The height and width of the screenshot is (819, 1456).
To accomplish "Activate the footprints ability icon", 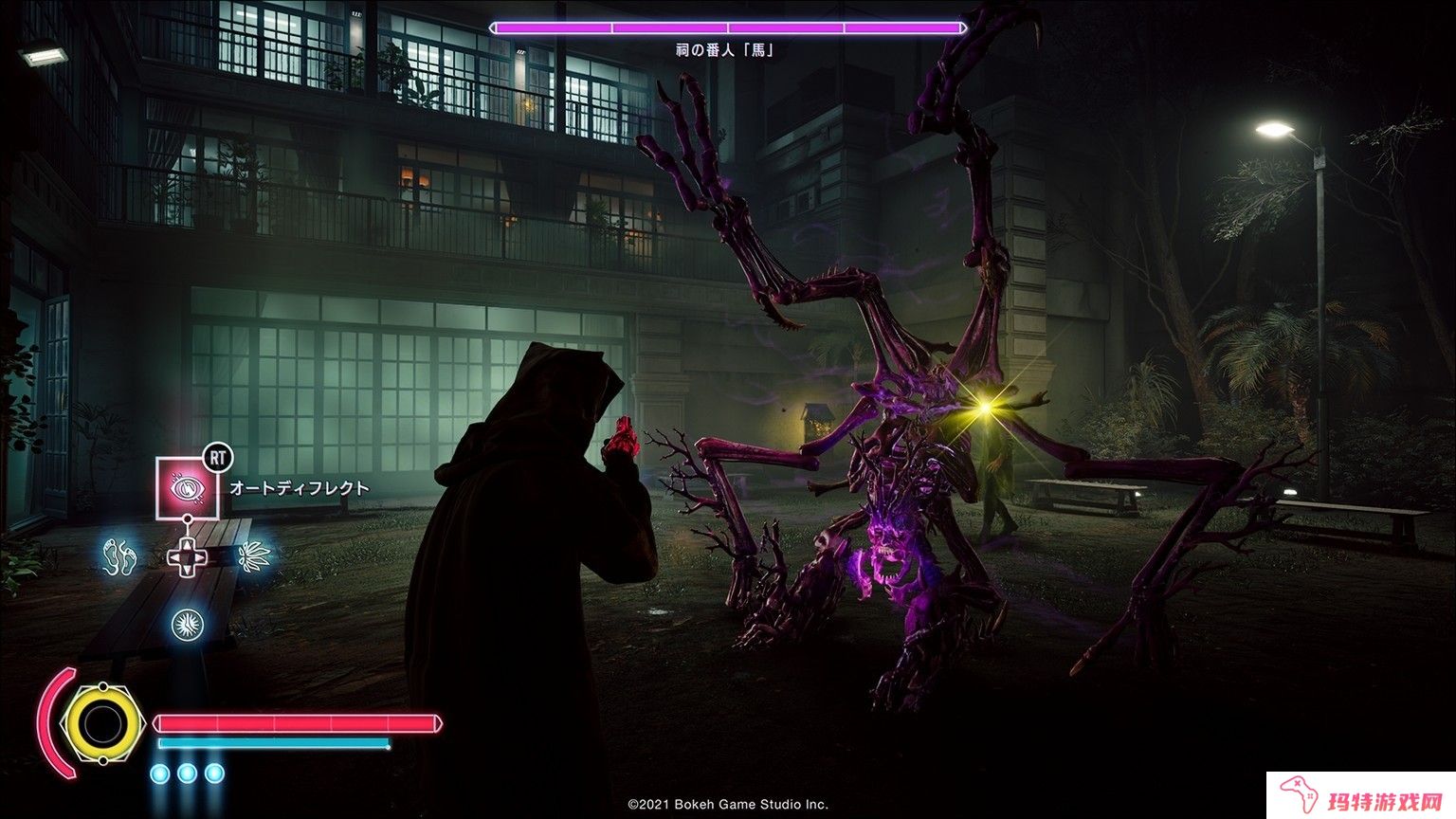I will [120, 555].
